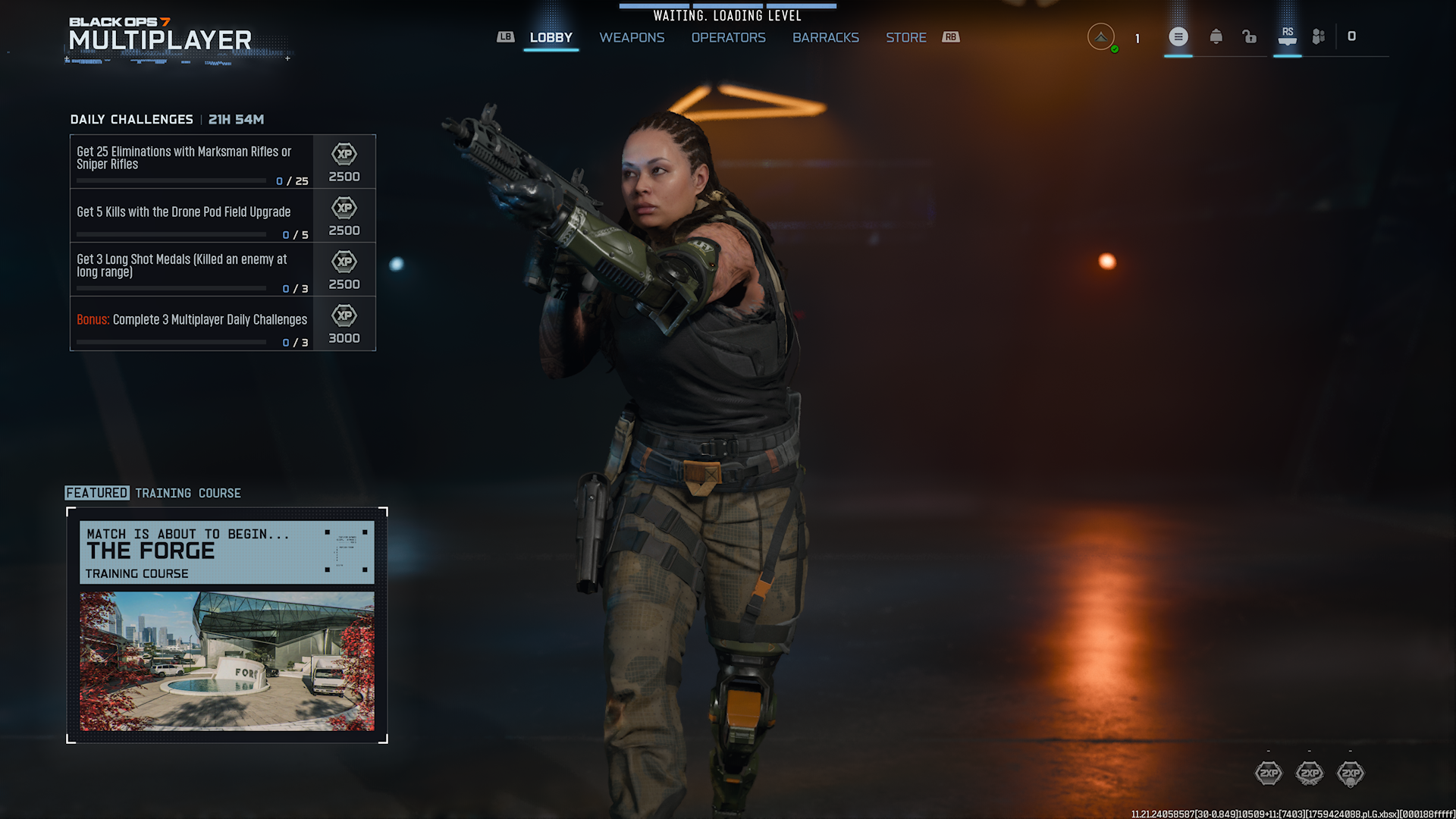1456x819 pixels.
Task: Show notifications via the bell icon
Action: (x=1216, y=36)
